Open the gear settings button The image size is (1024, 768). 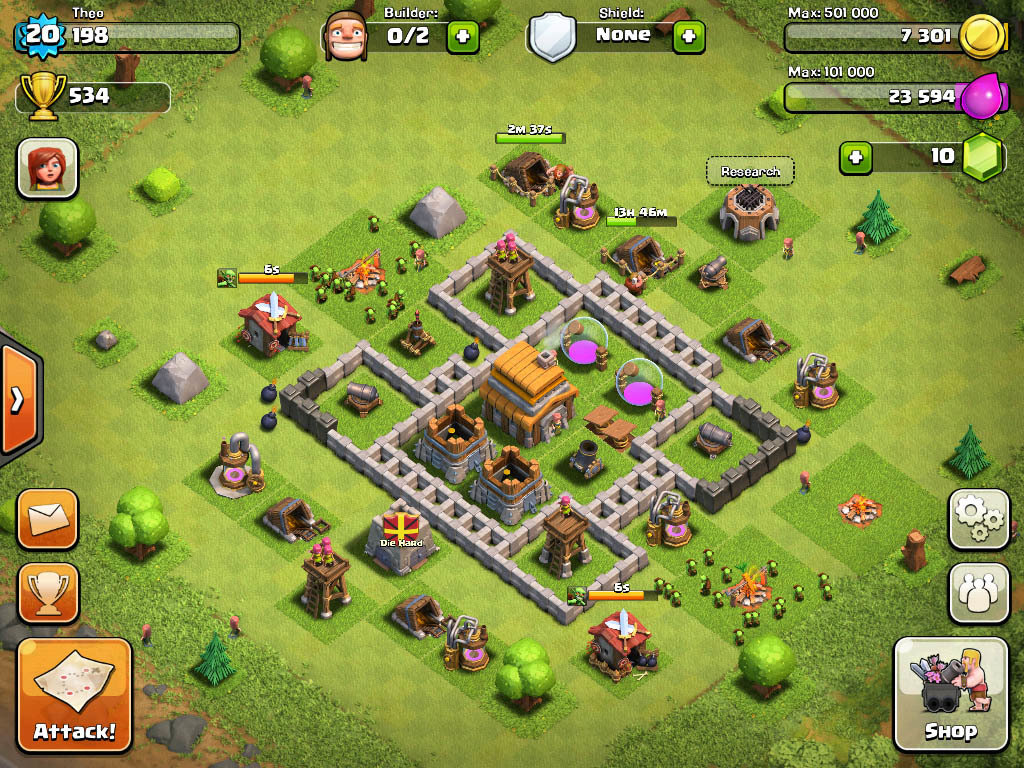[x=979, y=518]
